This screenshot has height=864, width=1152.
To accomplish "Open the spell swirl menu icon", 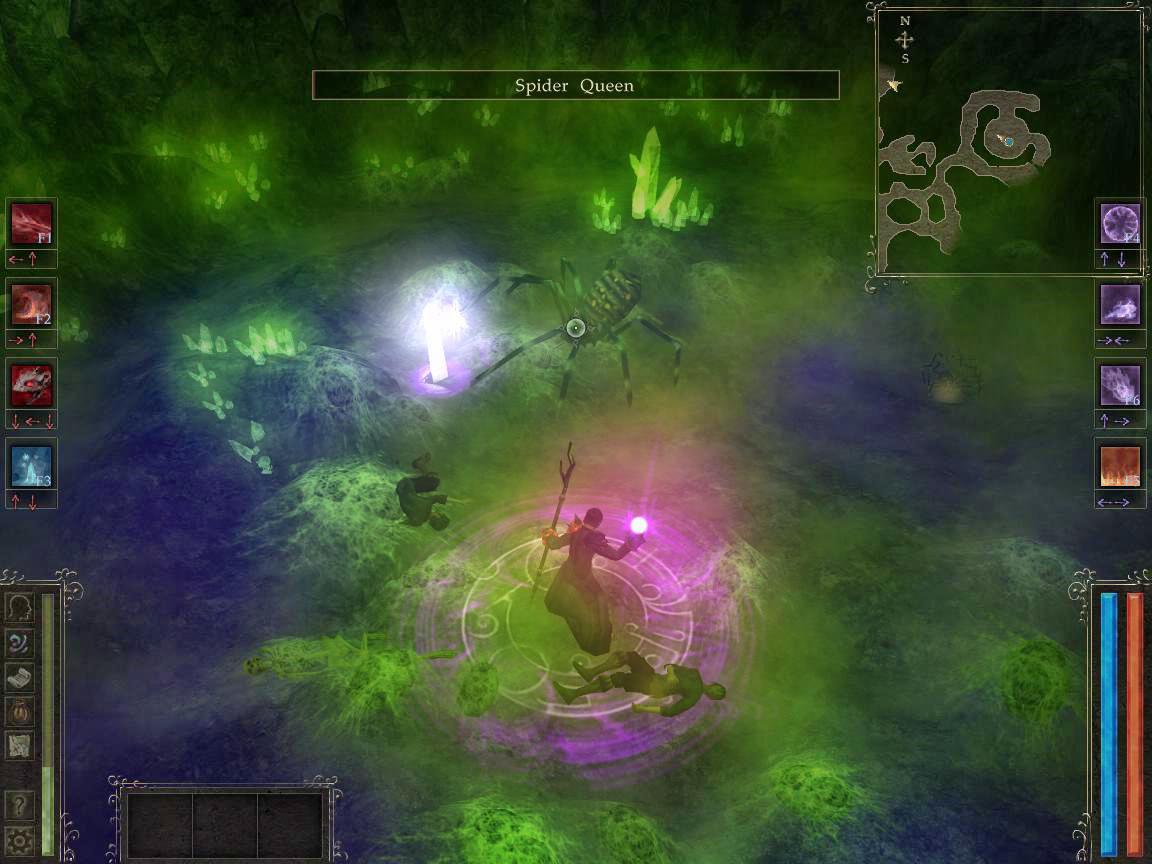I will 20,642.
